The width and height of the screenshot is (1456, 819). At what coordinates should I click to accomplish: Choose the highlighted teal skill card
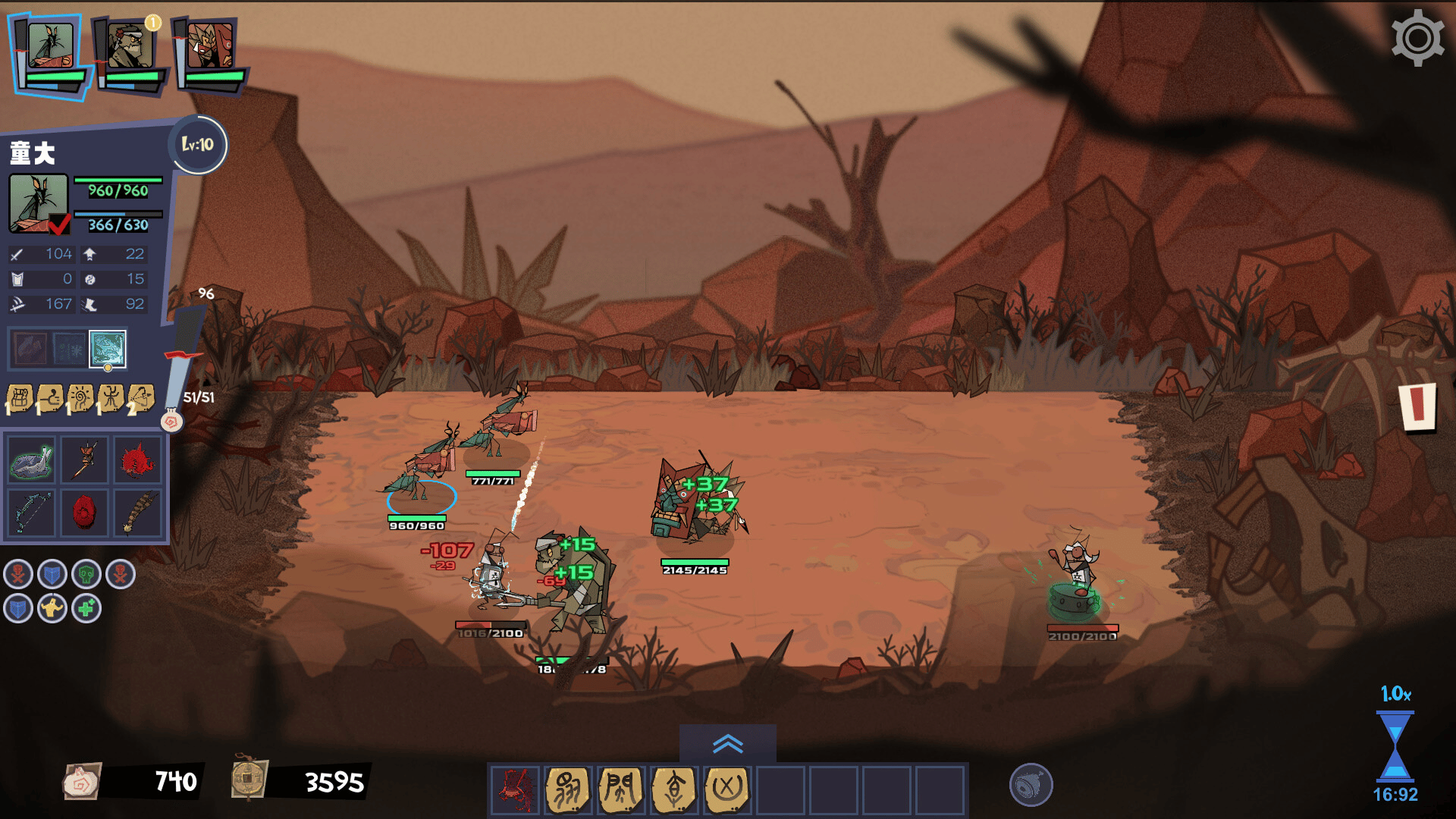[108, 349]
